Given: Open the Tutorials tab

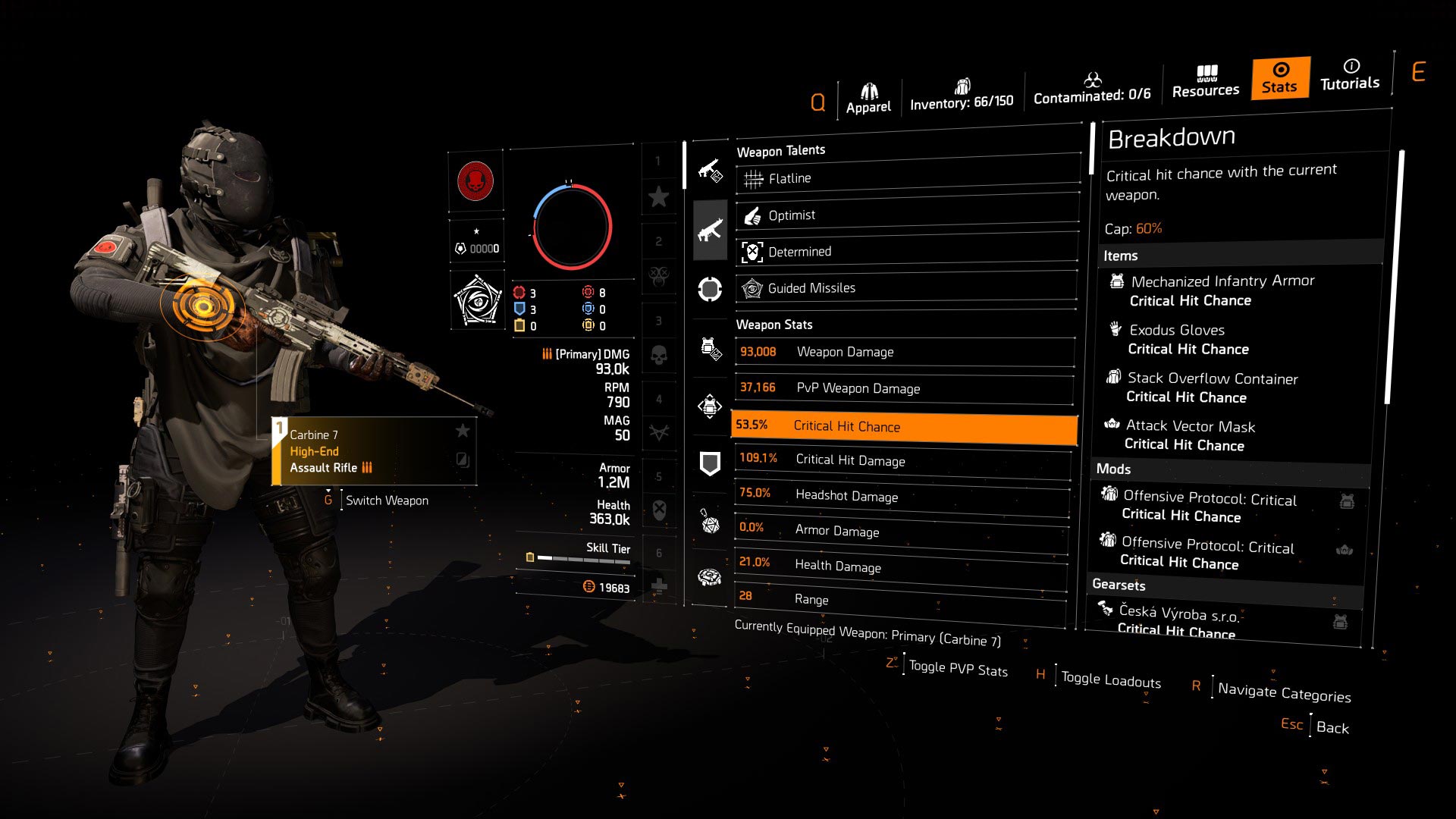Looking at the screenshot, I should (x=1350, y=76).
